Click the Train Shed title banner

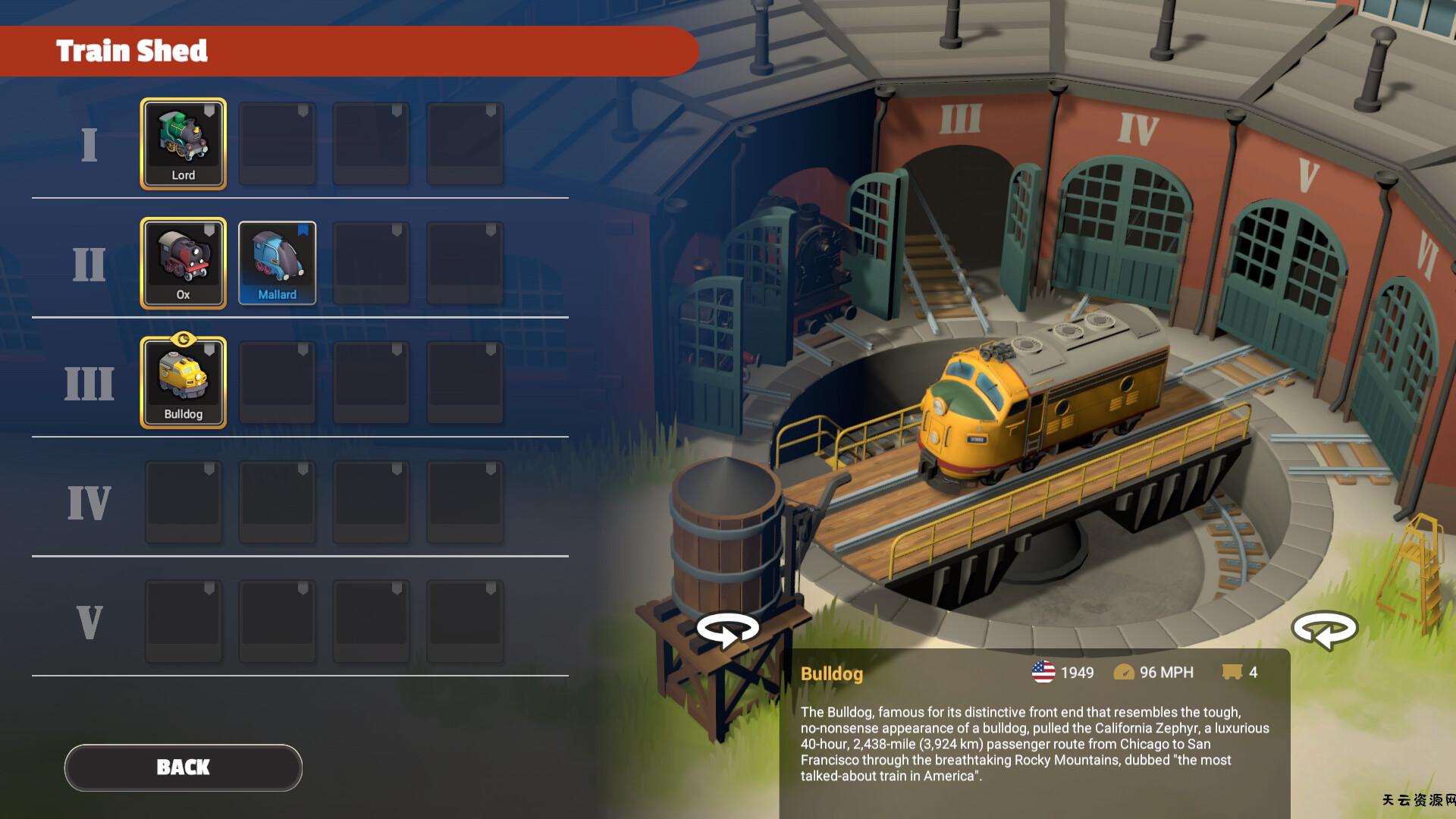133,51
